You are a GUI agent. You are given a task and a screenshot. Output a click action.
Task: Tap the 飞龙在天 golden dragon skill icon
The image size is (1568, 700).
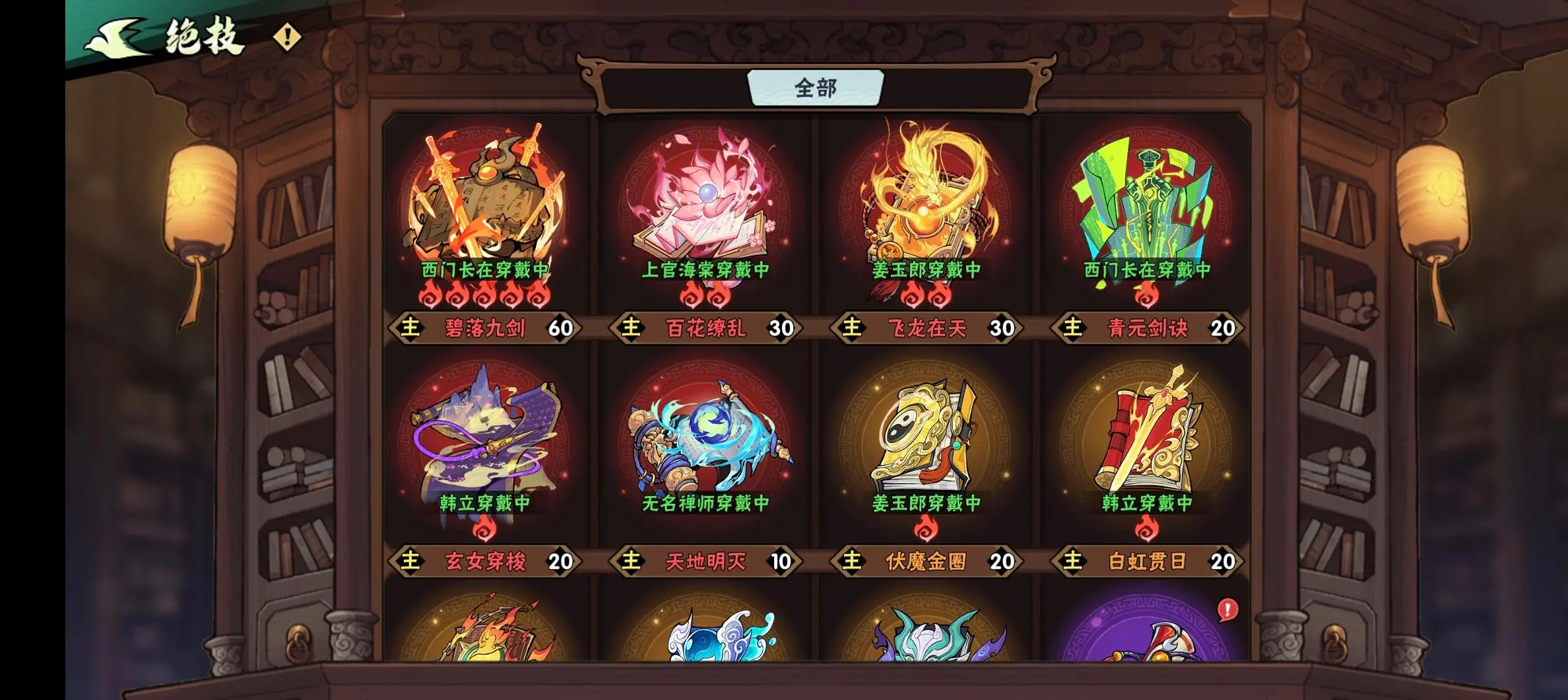pyautogui.click(x=927, y=198)
